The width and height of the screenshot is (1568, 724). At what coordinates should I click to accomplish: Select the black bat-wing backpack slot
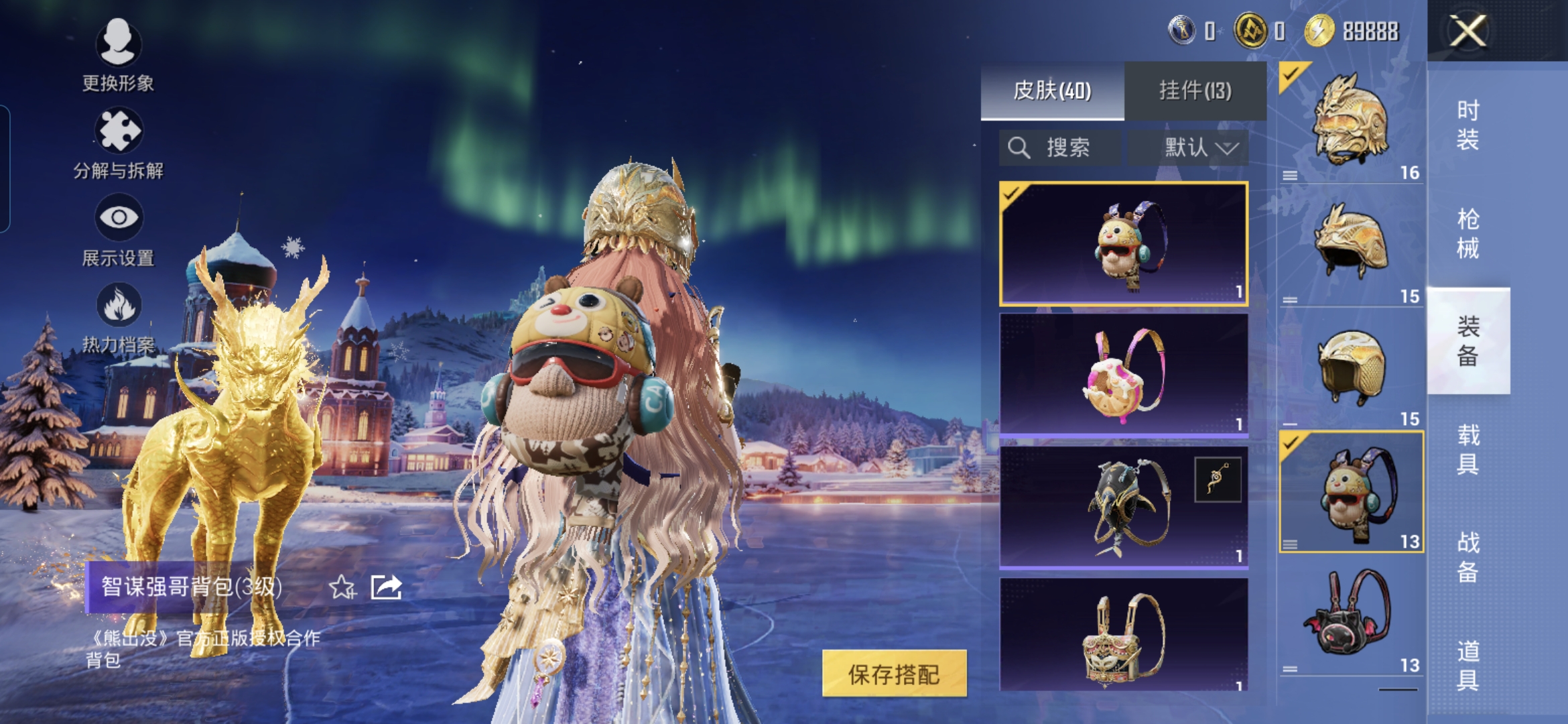1350,615
